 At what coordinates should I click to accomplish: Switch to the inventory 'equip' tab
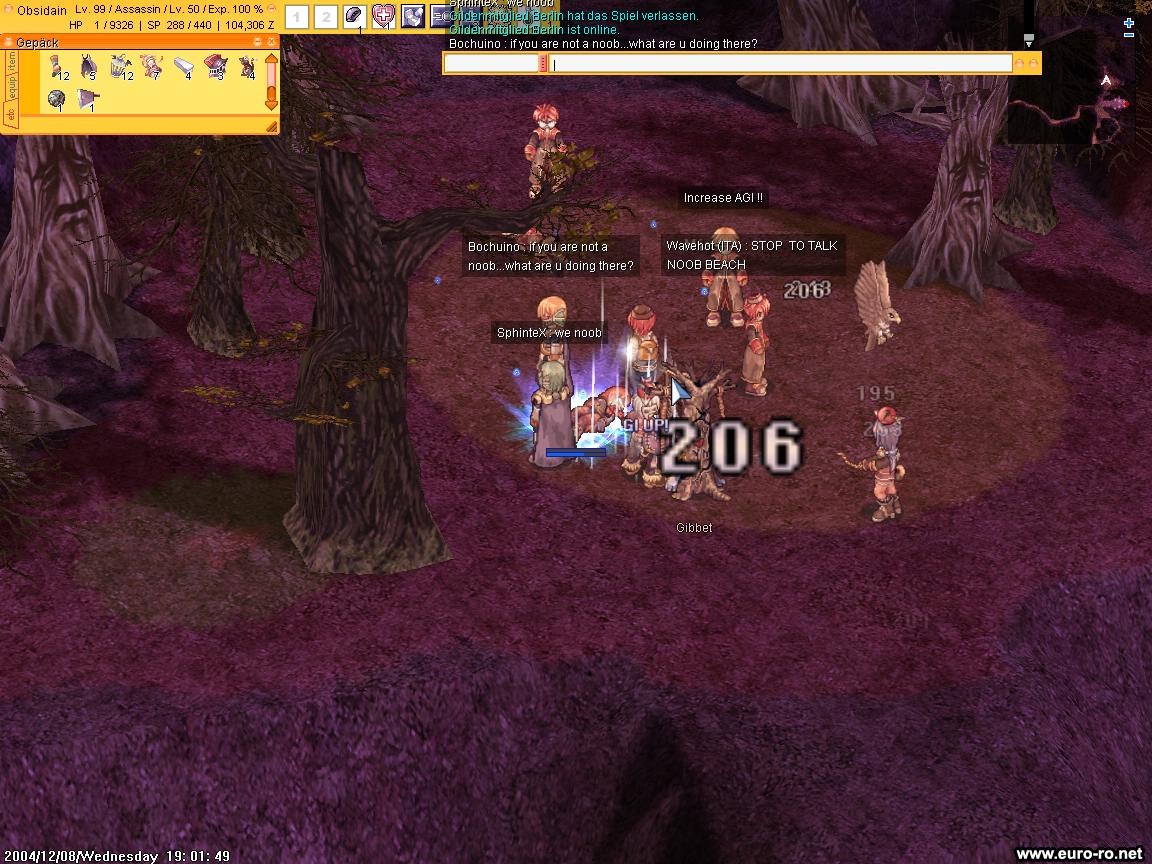[x=11, y=88]
